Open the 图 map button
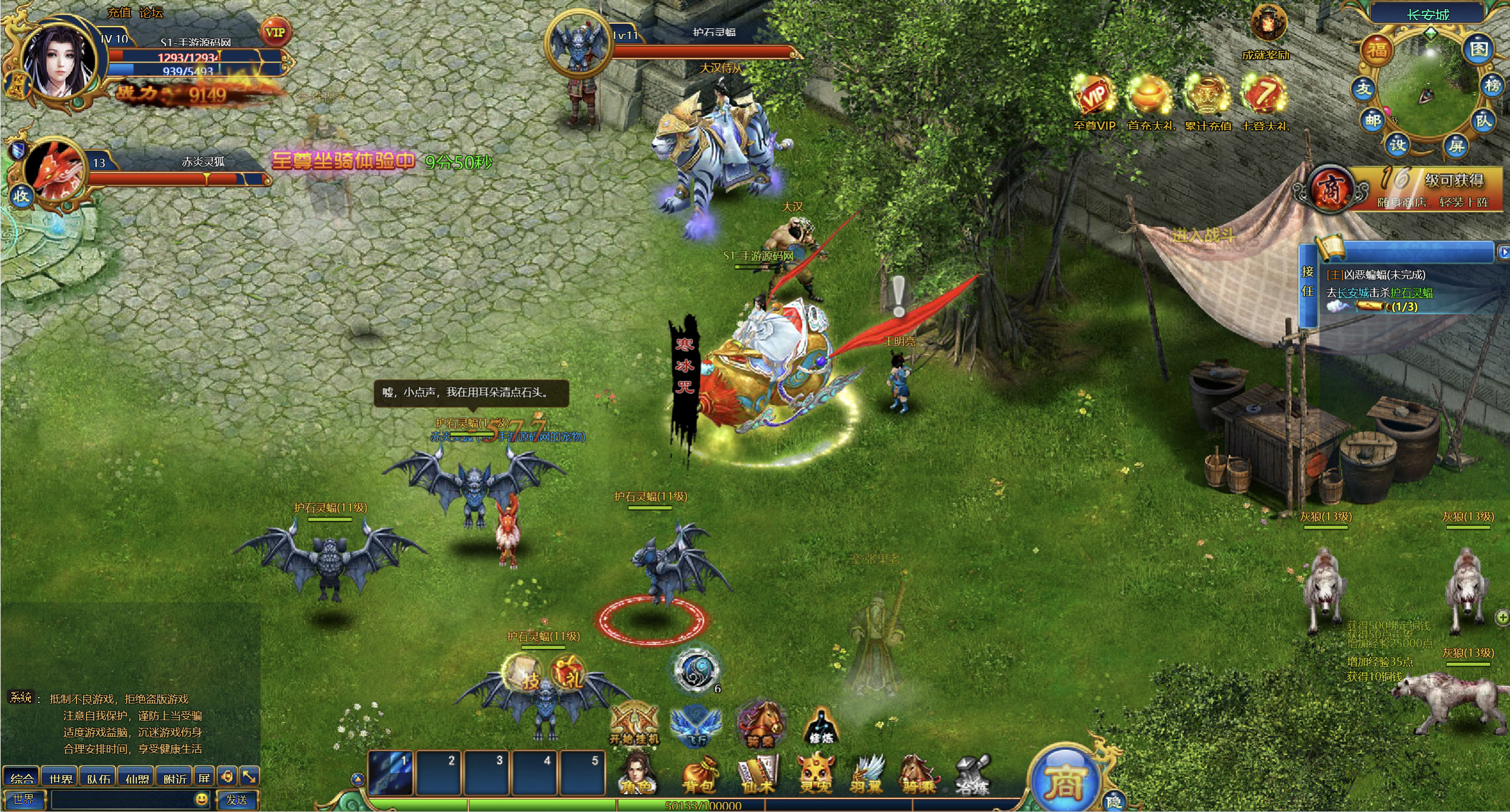This screenshot has height=812, width=1510. [x=1478, y=50]
